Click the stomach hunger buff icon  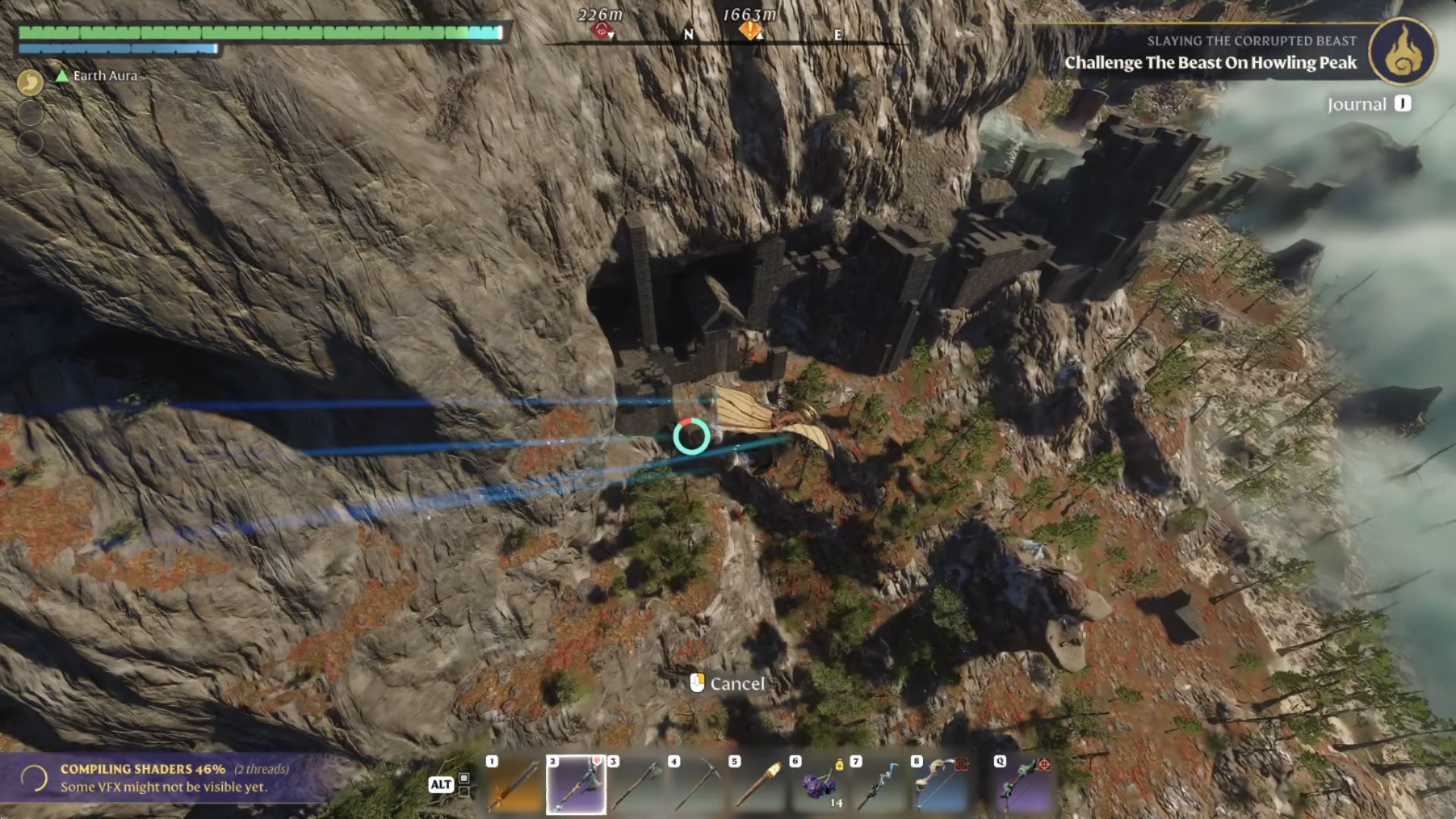[x=30, y=81]
